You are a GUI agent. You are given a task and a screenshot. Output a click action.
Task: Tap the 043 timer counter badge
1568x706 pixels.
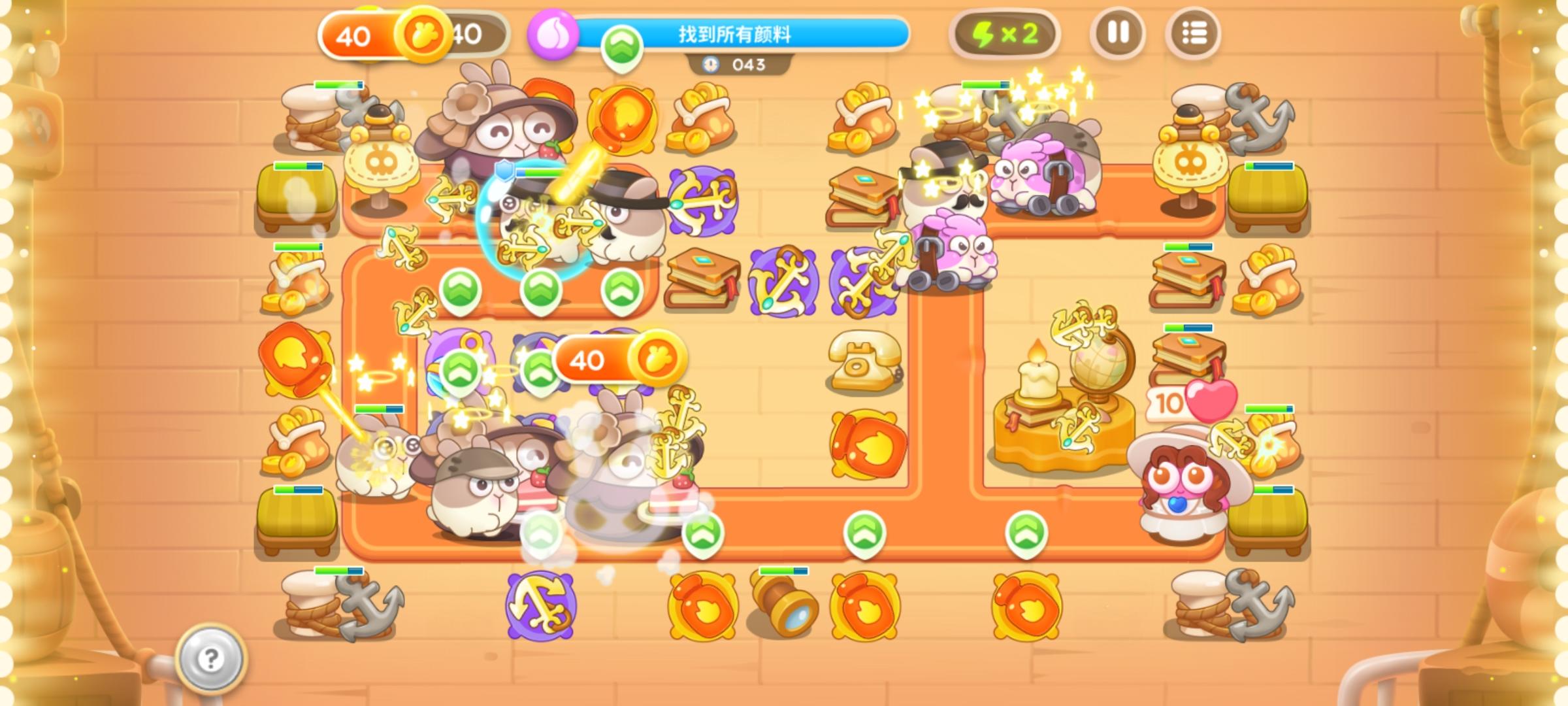click(745, 65)
